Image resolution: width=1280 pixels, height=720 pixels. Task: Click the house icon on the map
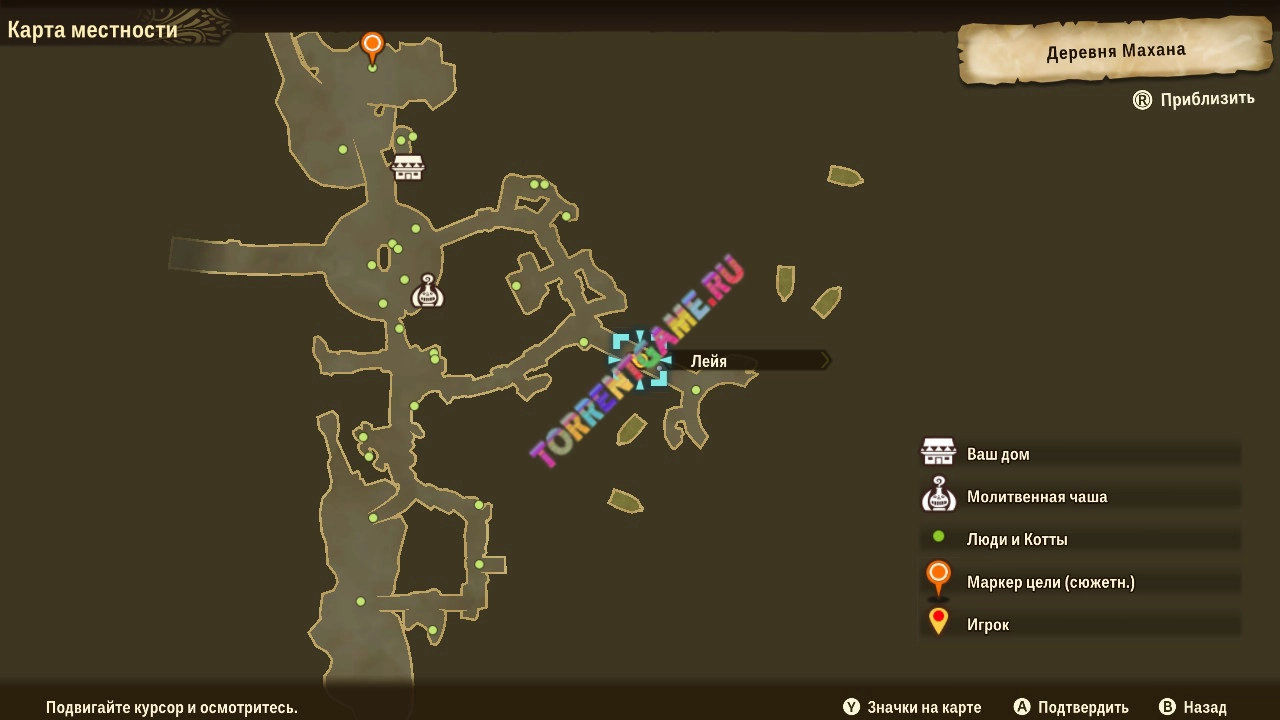(408, 167)
